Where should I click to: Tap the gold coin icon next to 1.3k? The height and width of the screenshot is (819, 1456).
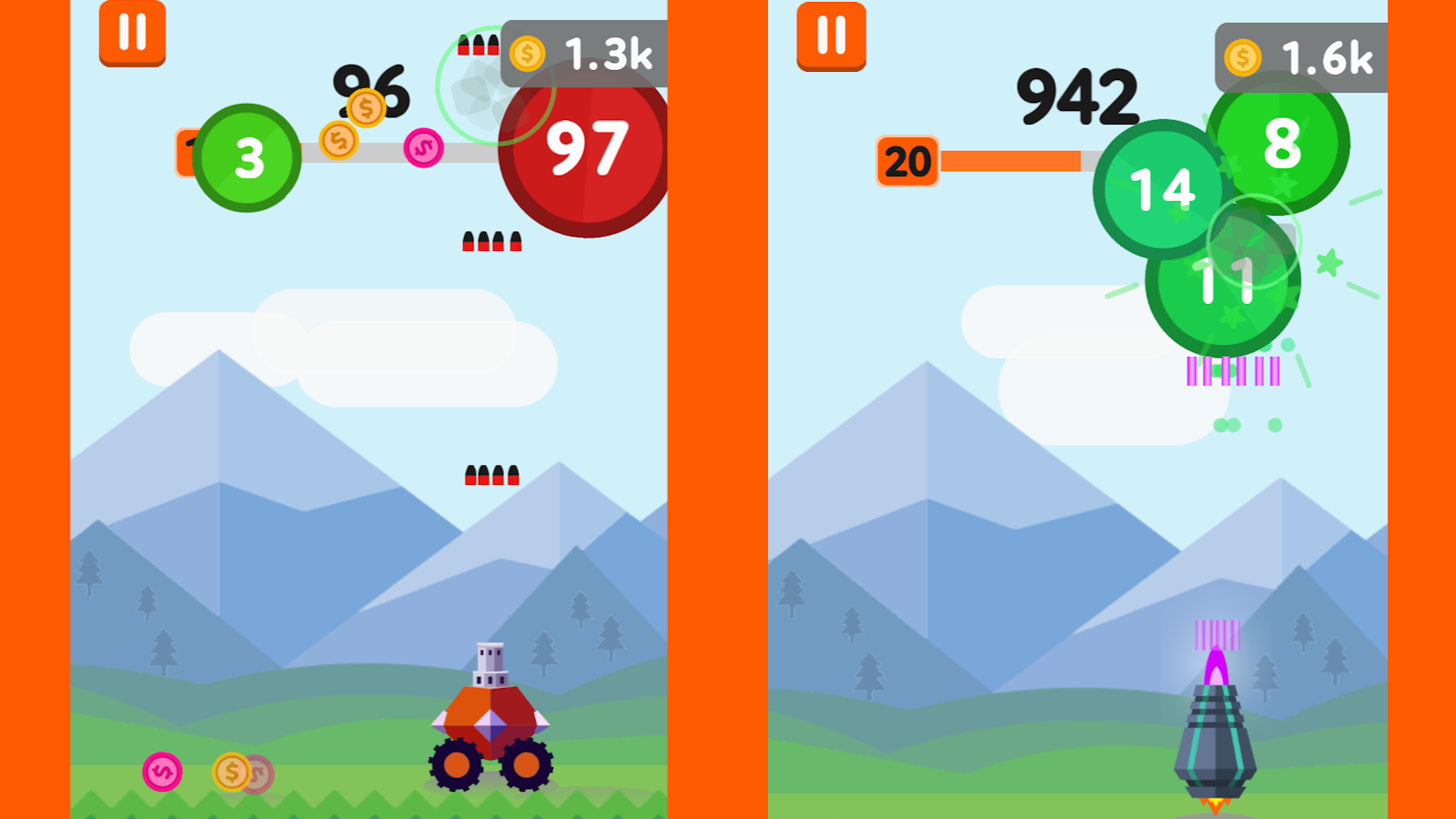[x=528, y=54]
